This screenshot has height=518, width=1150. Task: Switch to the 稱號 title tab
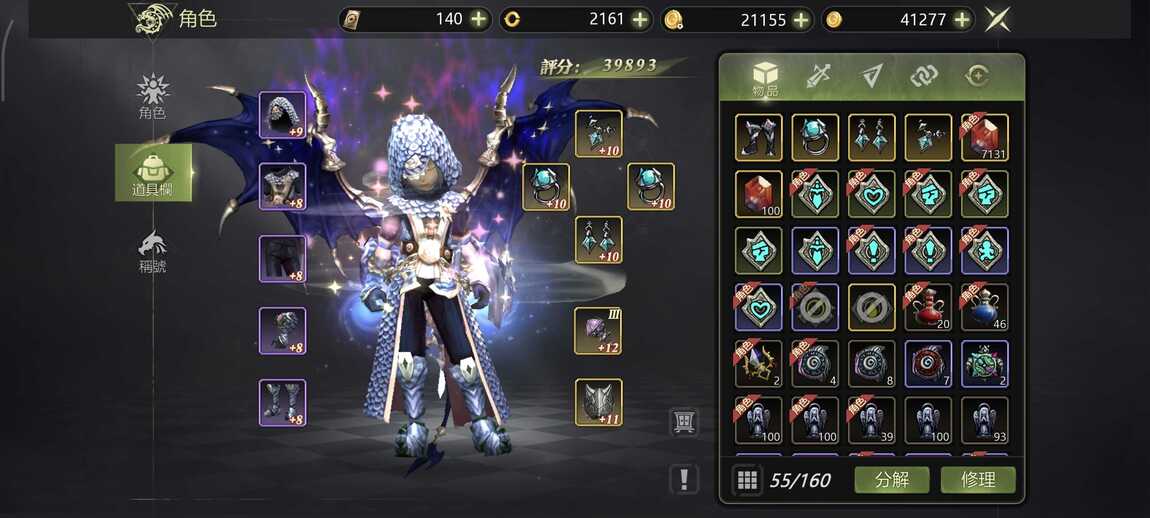(x=152, y=251)
